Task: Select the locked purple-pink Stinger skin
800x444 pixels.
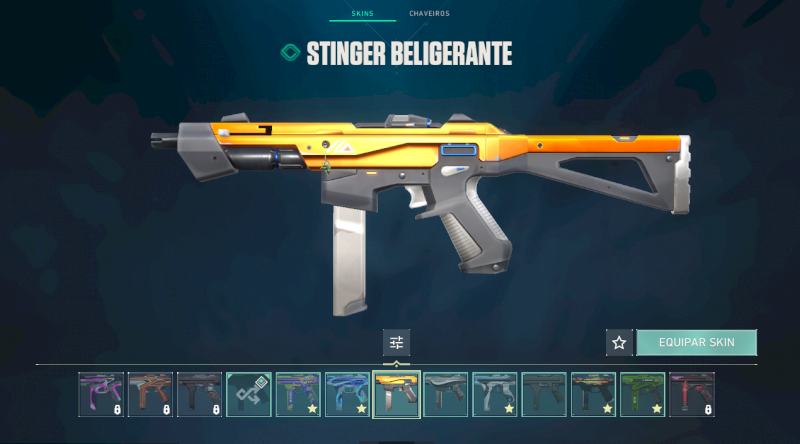Action: click(102, 394)
